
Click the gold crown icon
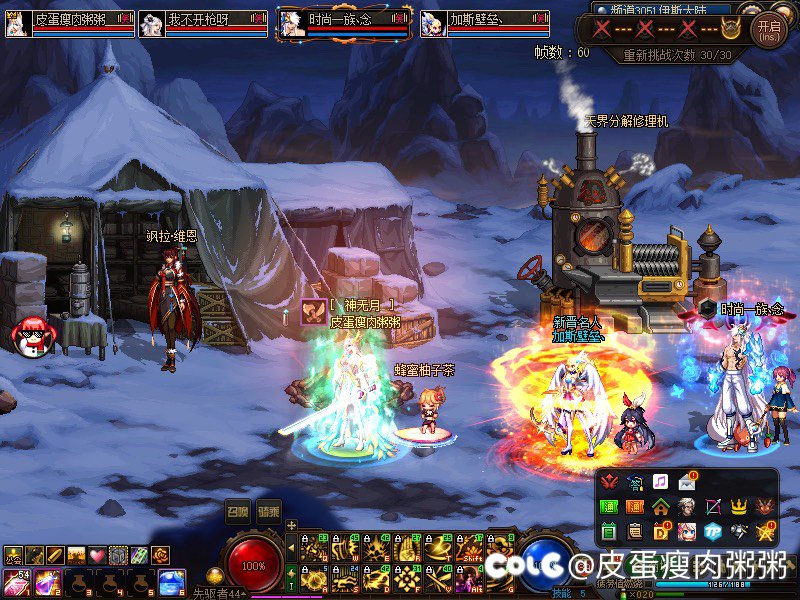tap(739, 507)
